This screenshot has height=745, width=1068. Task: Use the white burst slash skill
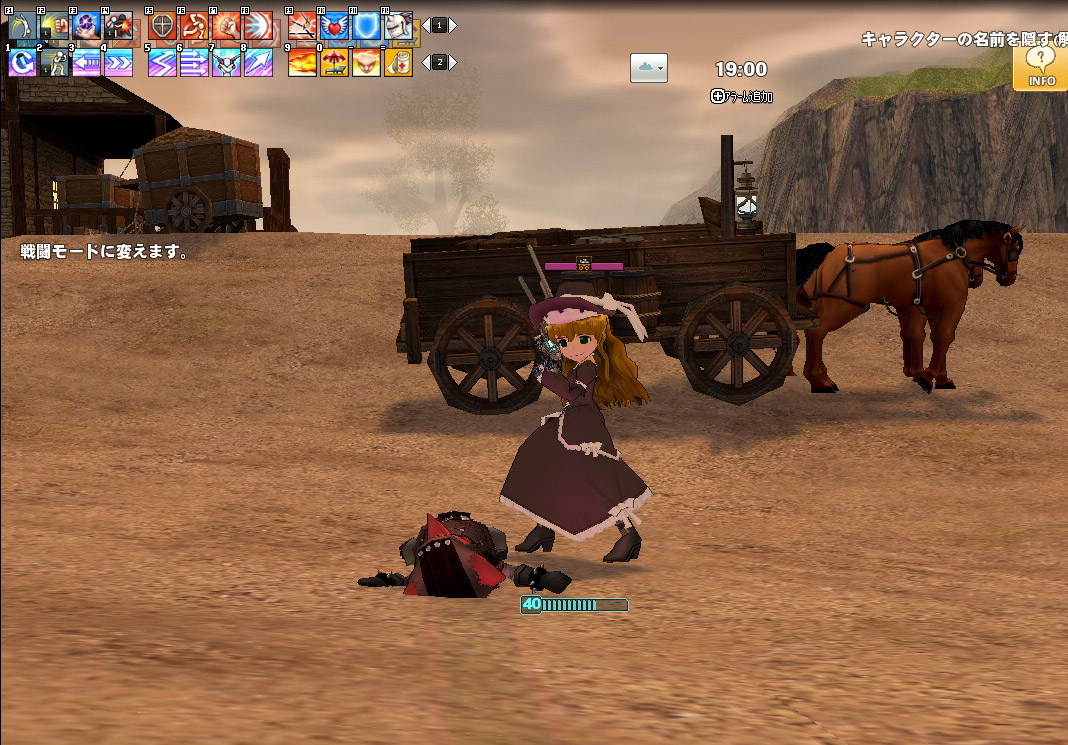[x=258, y=25]
